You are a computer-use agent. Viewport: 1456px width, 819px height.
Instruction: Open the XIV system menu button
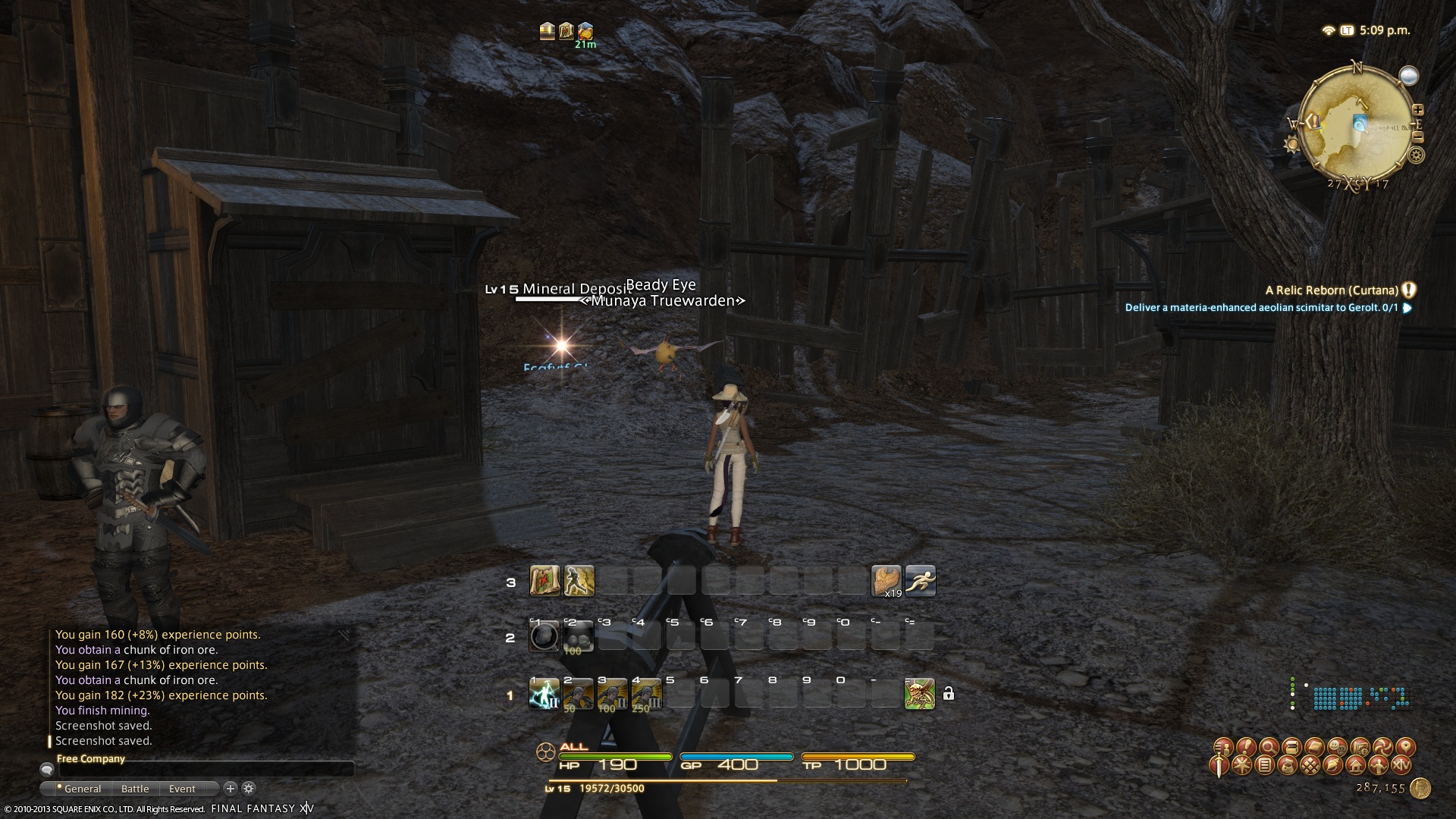1401,766
